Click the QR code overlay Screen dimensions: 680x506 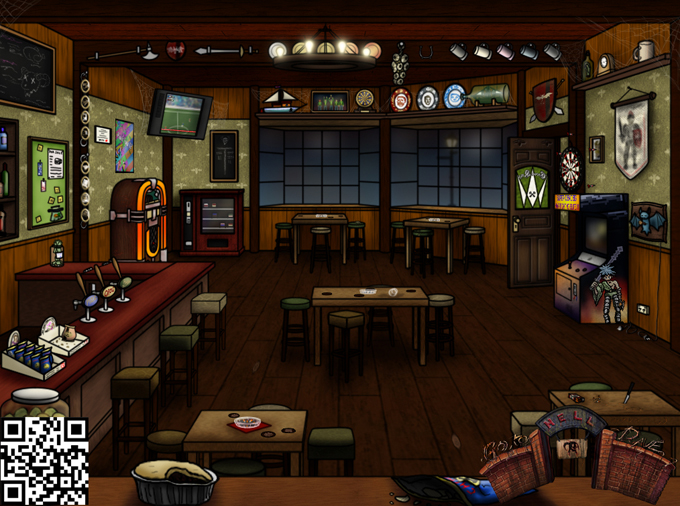point(44,461)
